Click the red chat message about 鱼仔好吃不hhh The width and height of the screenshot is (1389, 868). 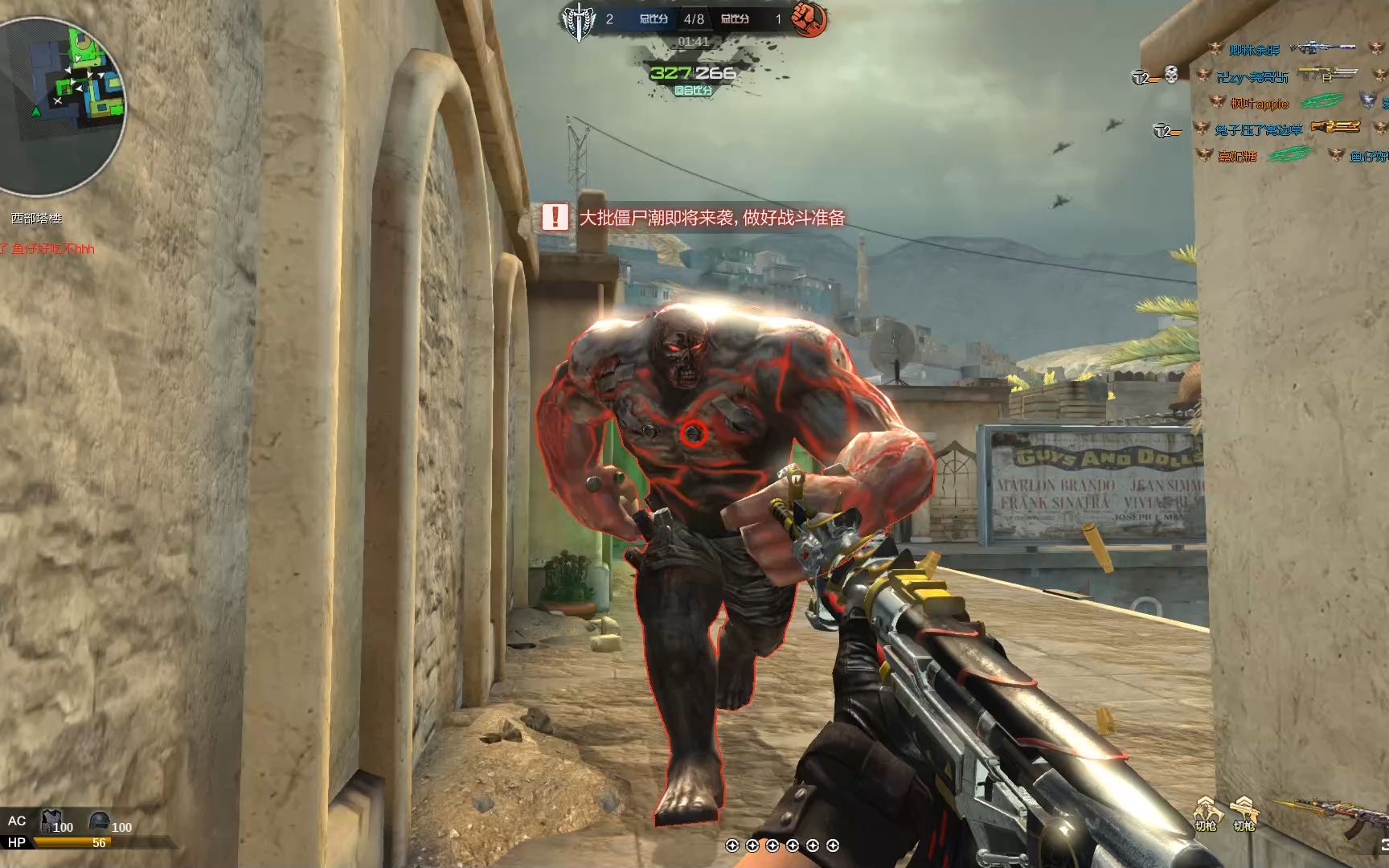point(48,249)
